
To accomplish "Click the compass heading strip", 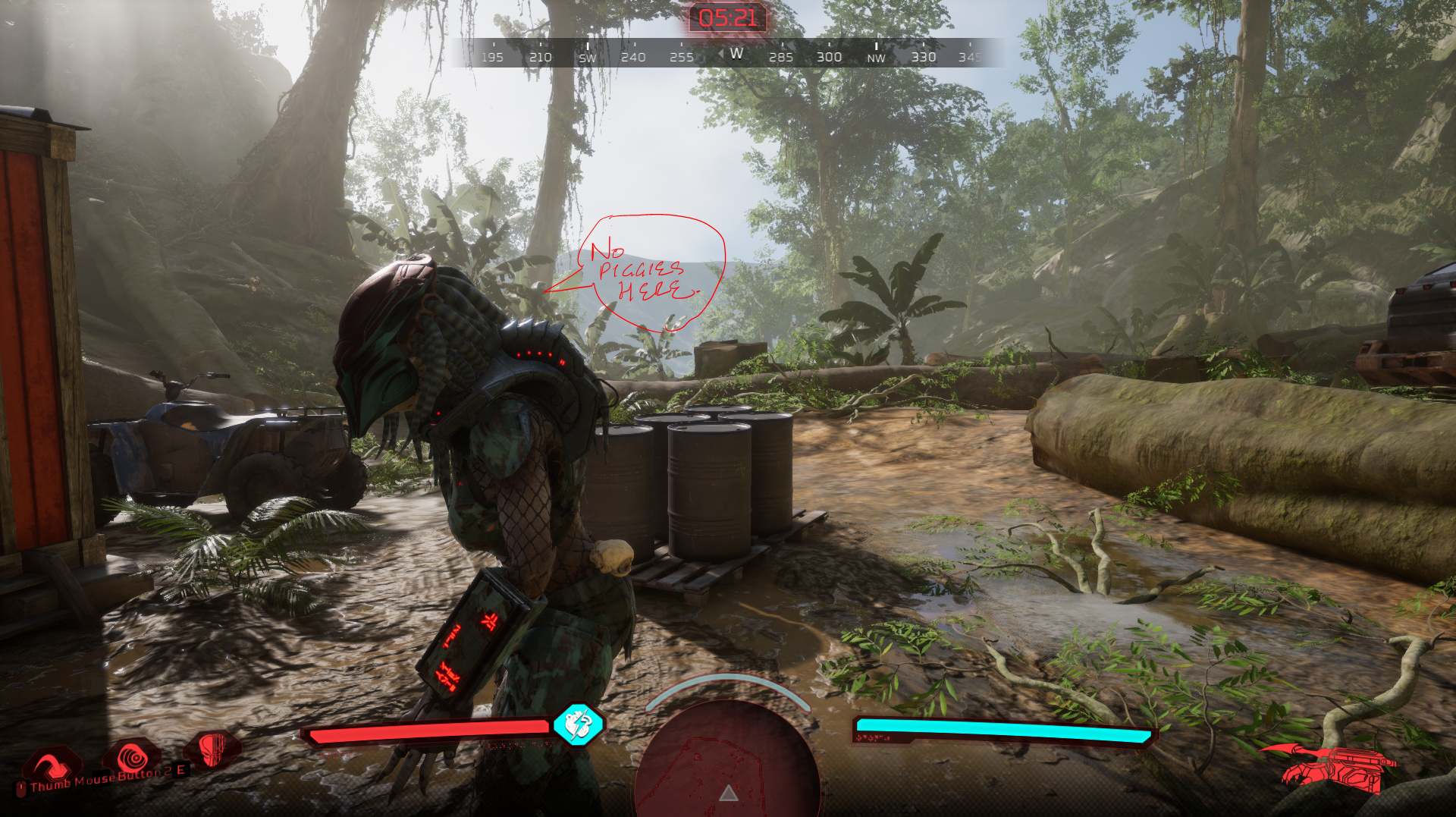I will point(728,54).
